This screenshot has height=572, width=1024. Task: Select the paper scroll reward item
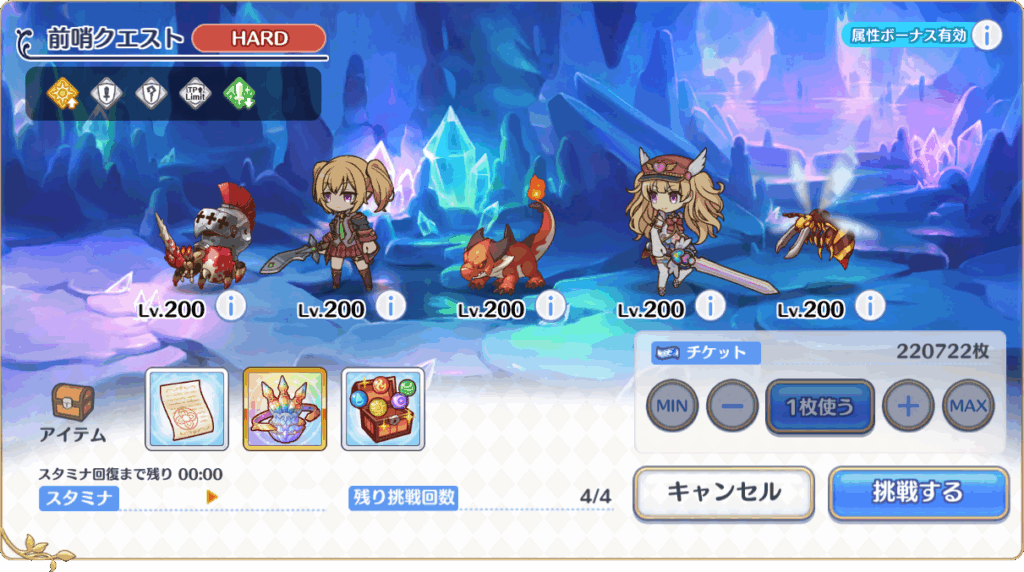(187, 408)
